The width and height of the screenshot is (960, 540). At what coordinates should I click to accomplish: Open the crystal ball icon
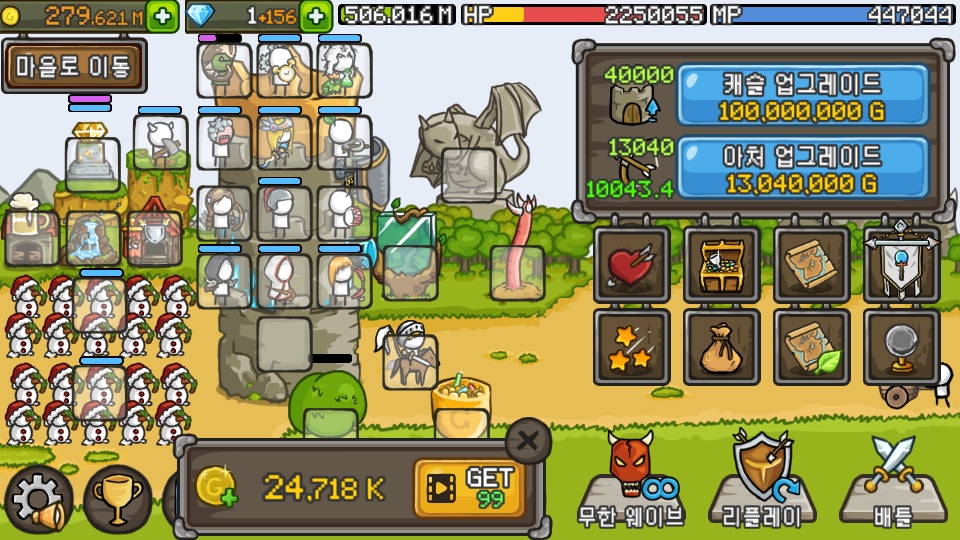coord(901,347)
